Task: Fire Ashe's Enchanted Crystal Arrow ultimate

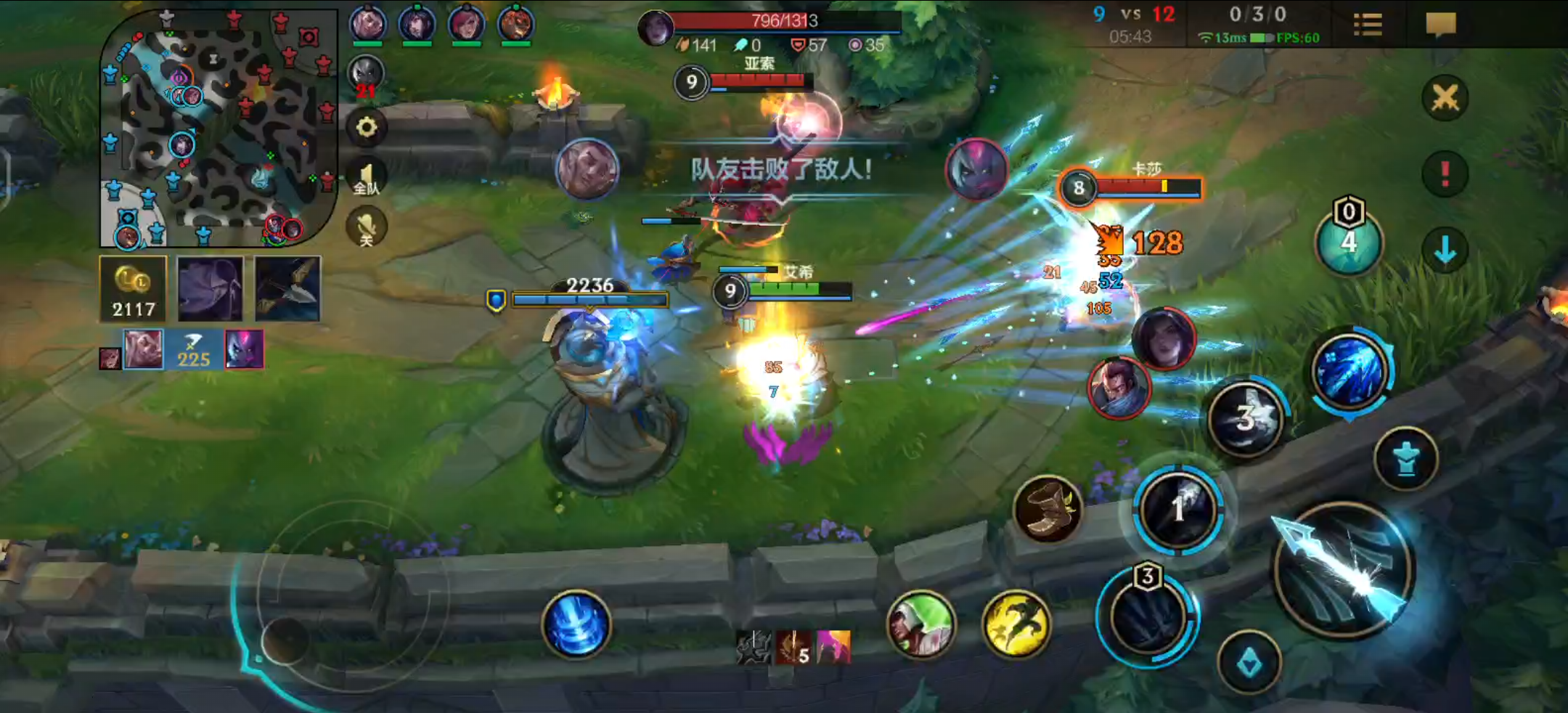Action: pos(1349,372)
